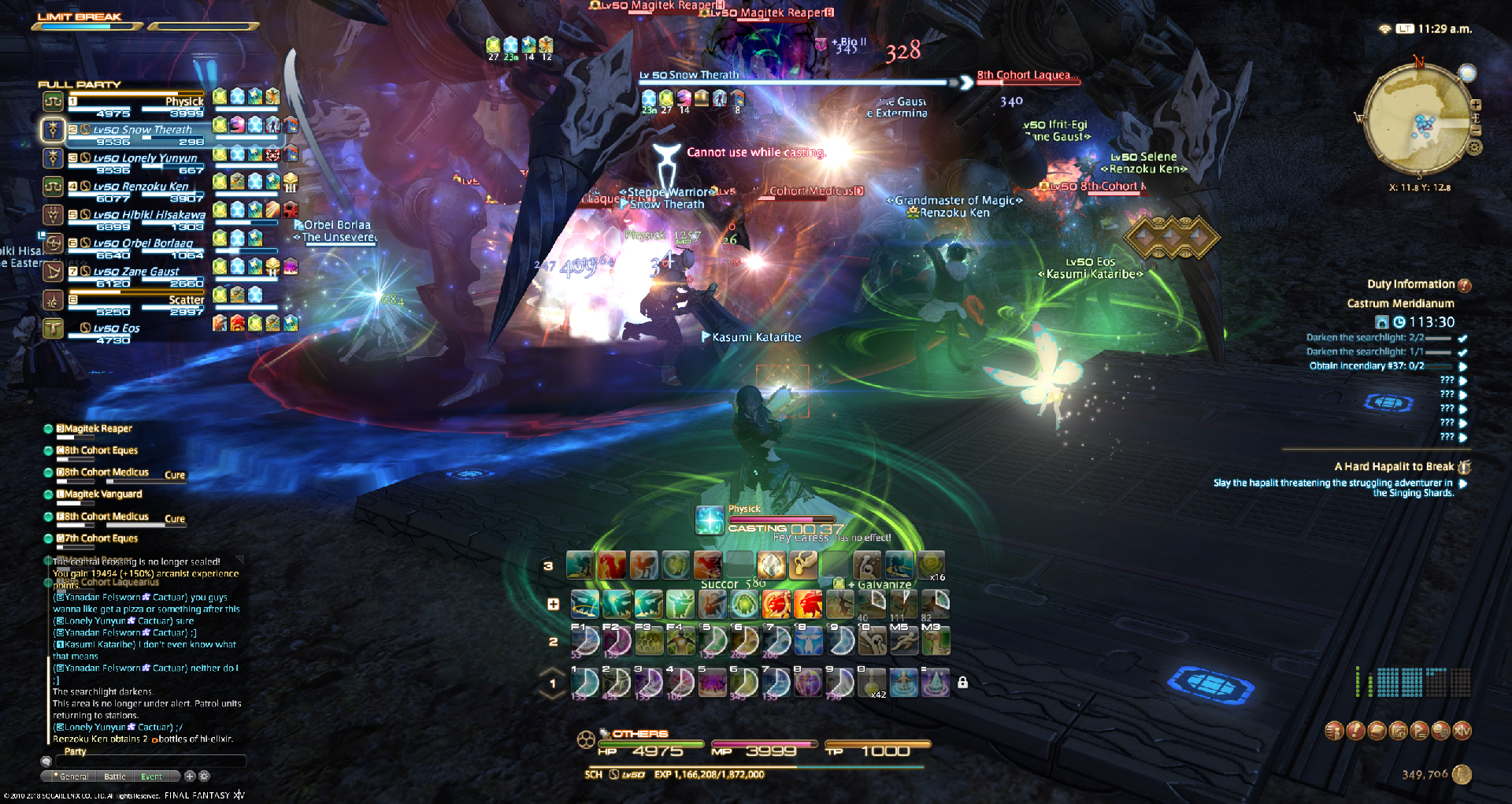Open the Duty Information help icon
The image size is (1512, 804).
[x=1465, y=285]
